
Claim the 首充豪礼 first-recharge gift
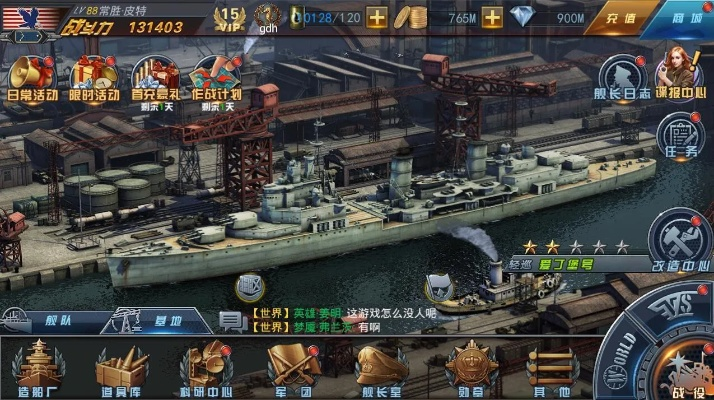(x=156, y=79)
